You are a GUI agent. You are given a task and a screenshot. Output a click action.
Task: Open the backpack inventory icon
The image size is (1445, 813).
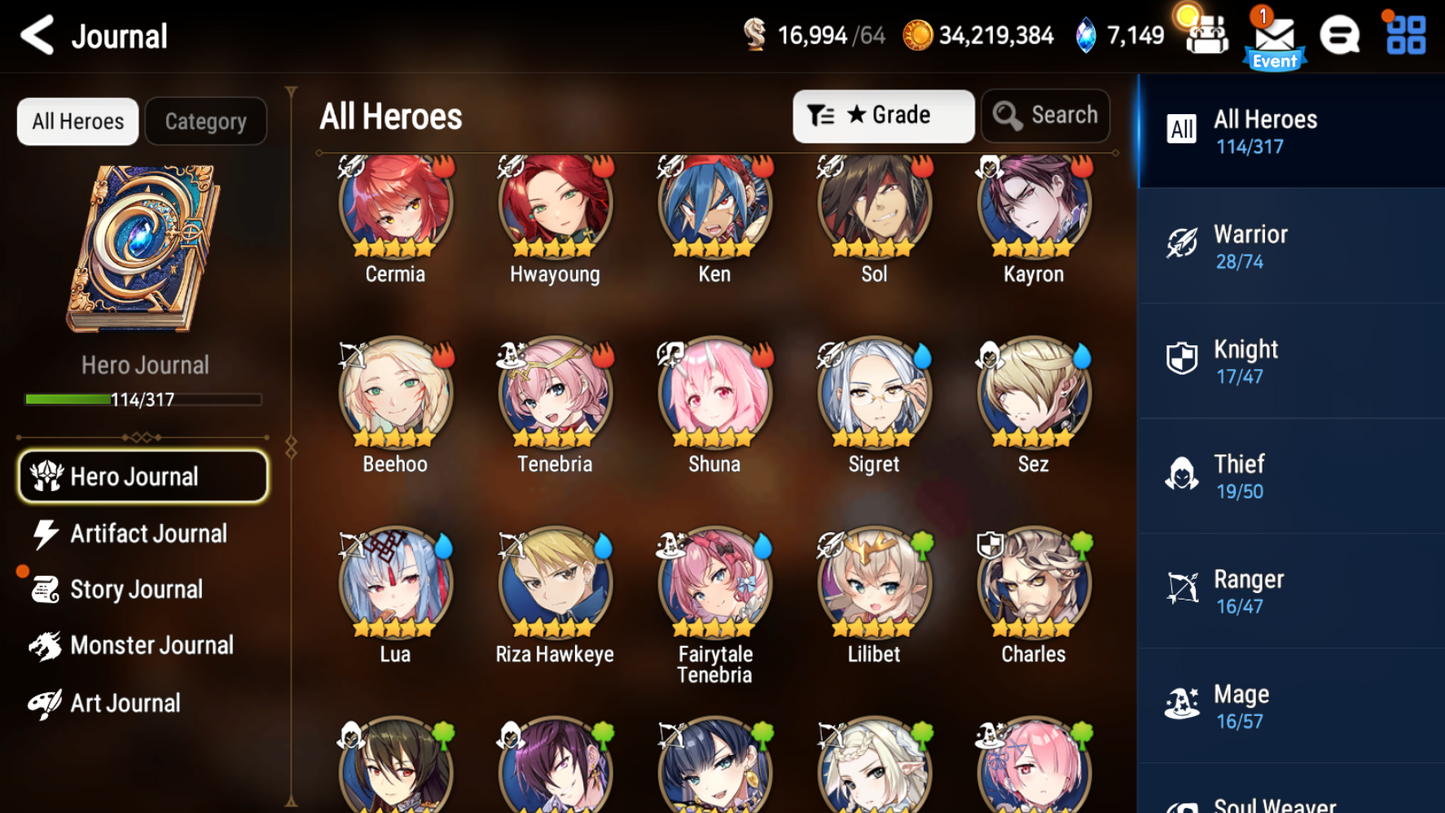(x=1208, y=35)
